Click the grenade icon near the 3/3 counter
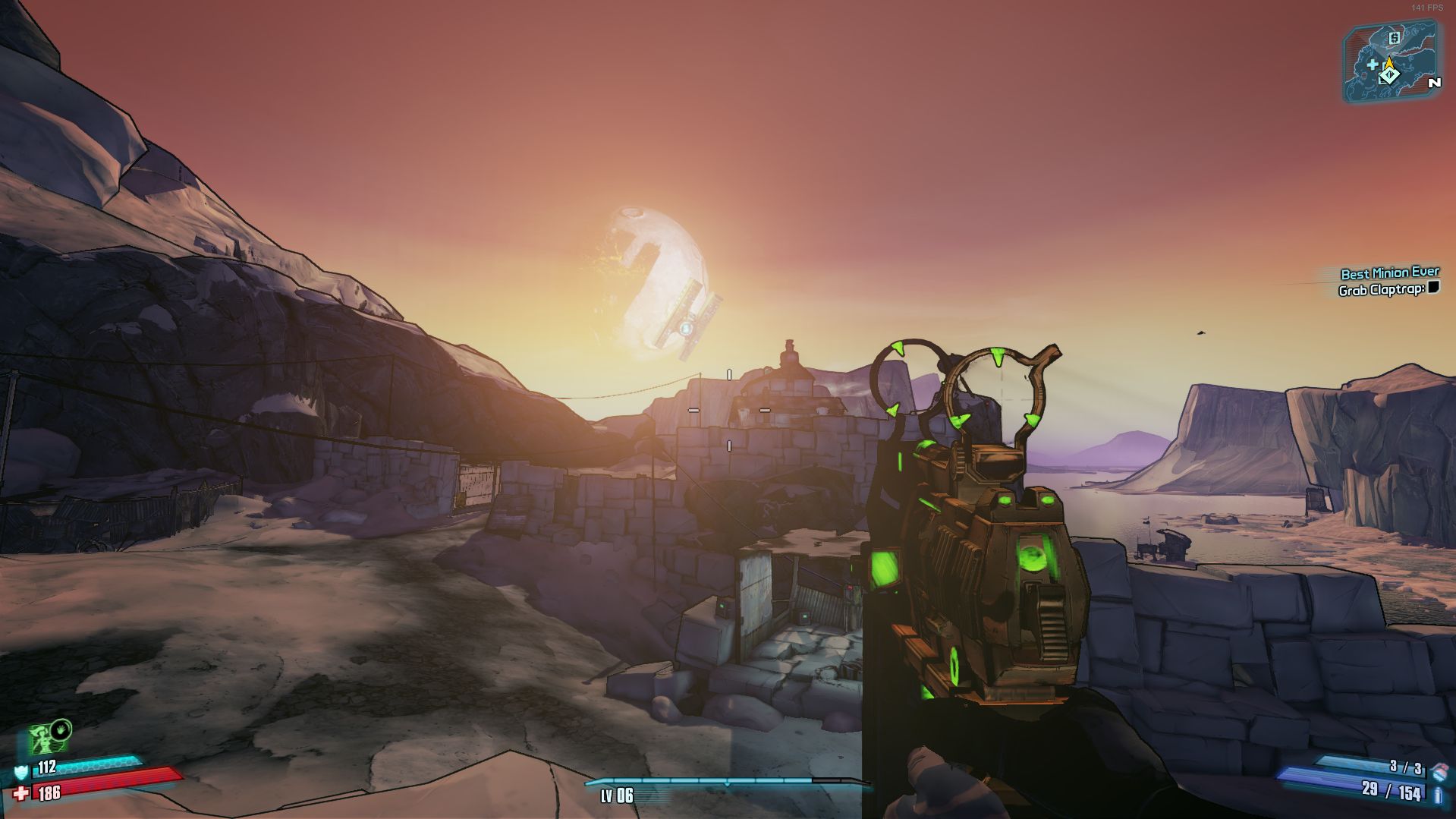 (1439, 771)
